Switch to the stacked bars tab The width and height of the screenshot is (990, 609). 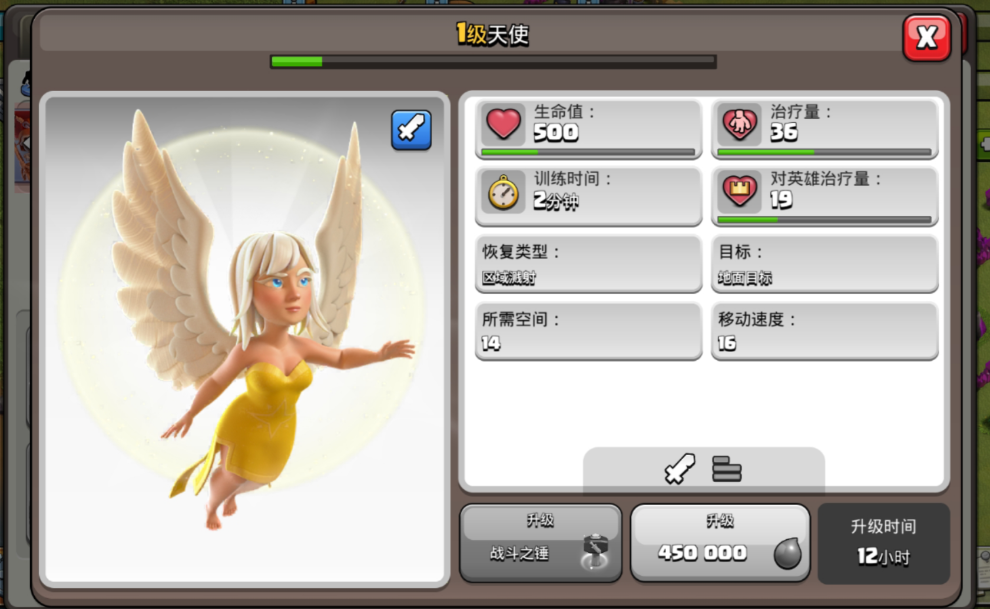[727, 468]
